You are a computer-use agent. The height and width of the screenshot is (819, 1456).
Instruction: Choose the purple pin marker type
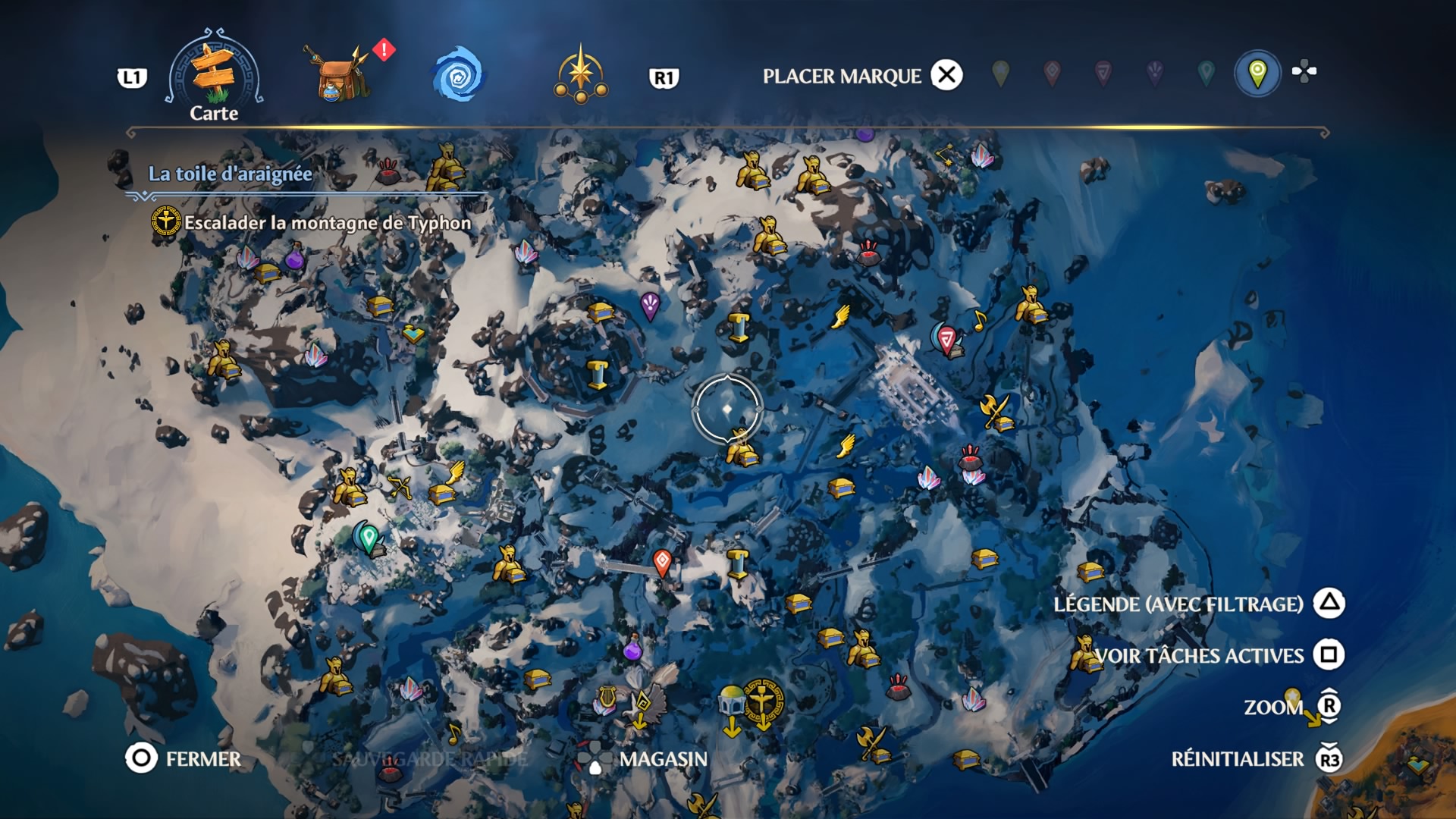coord(1154,74)
